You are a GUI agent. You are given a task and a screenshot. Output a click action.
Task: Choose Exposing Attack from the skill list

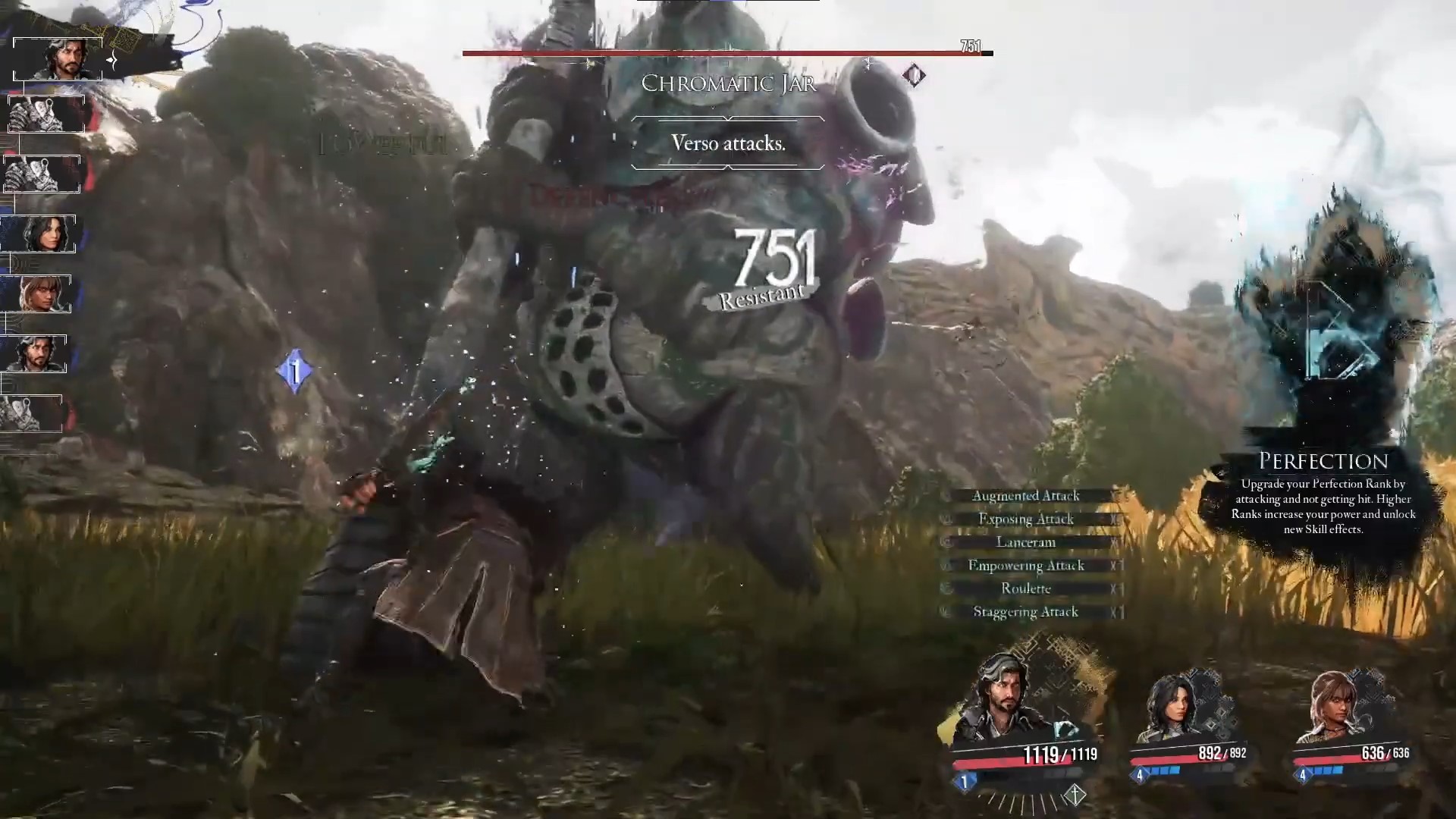pos(1026,519)
